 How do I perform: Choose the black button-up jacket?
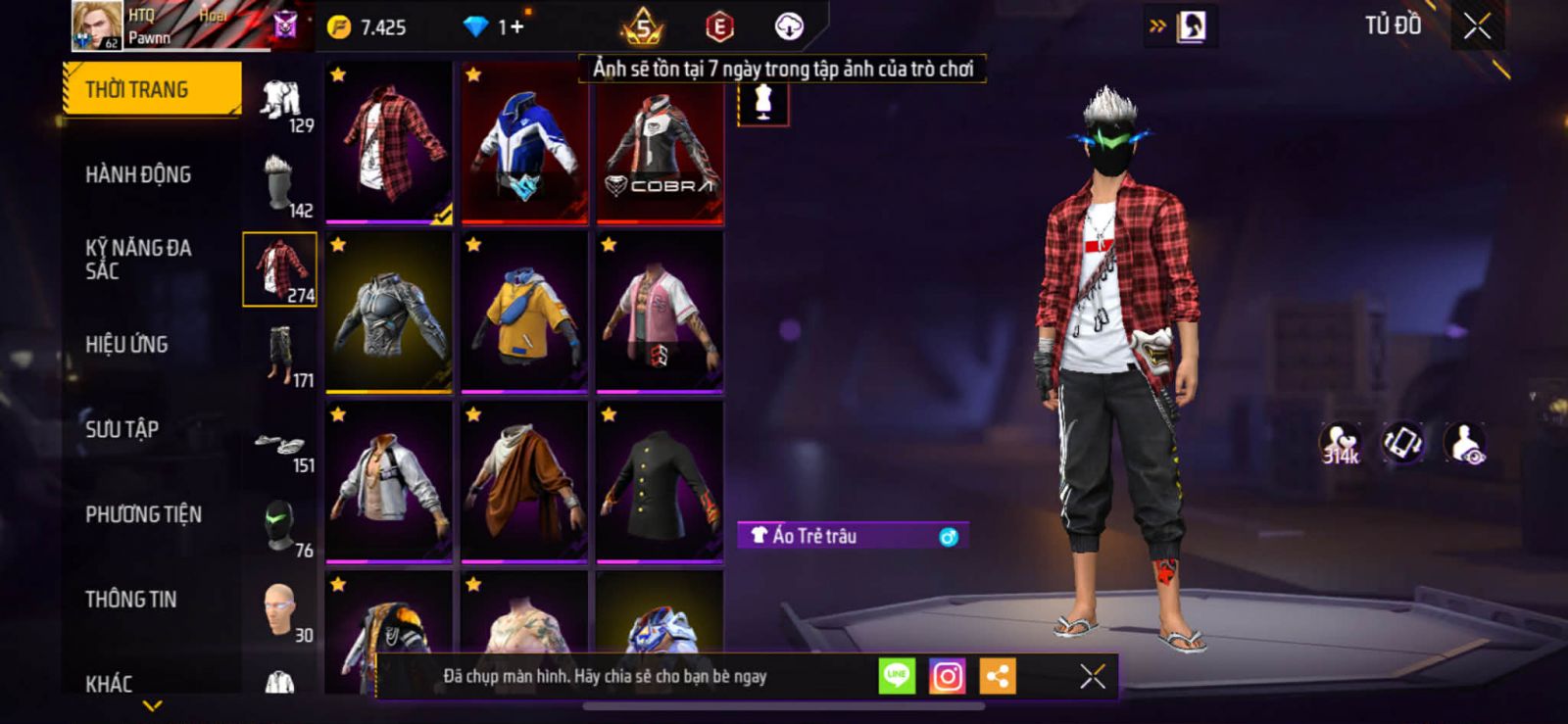660,481
